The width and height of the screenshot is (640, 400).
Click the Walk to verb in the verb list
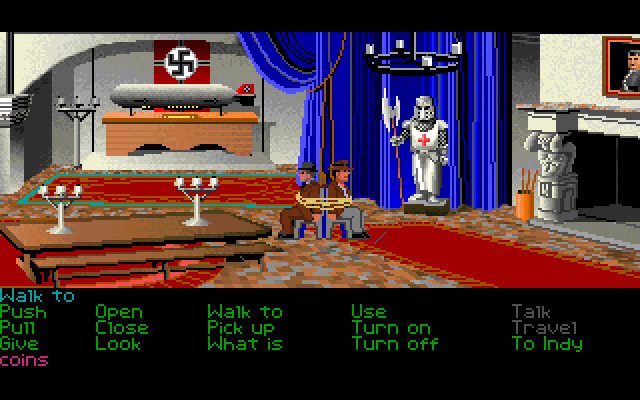245,312
